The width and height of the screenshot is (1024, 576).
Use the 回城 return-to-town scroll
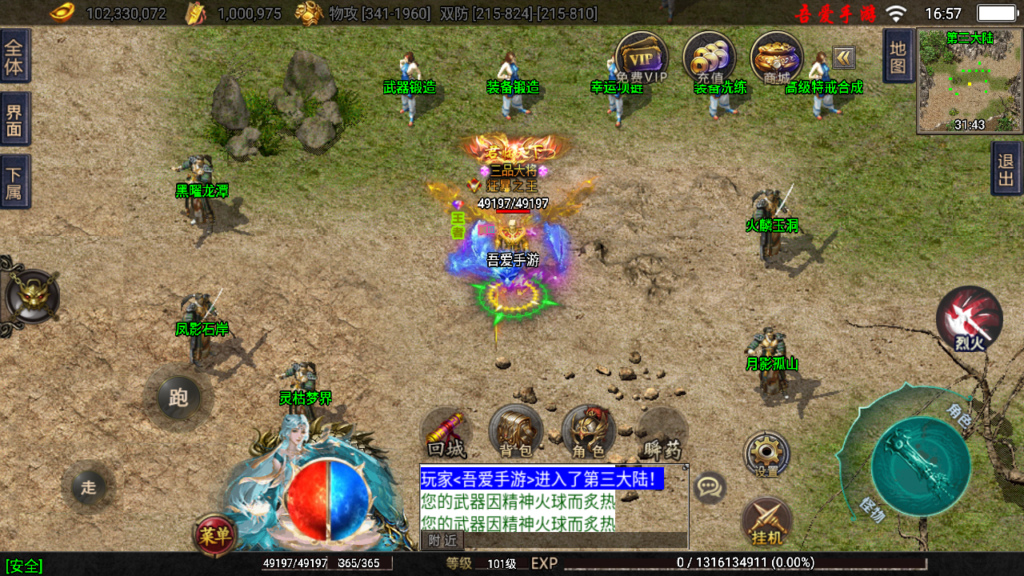tap(446, 433)
